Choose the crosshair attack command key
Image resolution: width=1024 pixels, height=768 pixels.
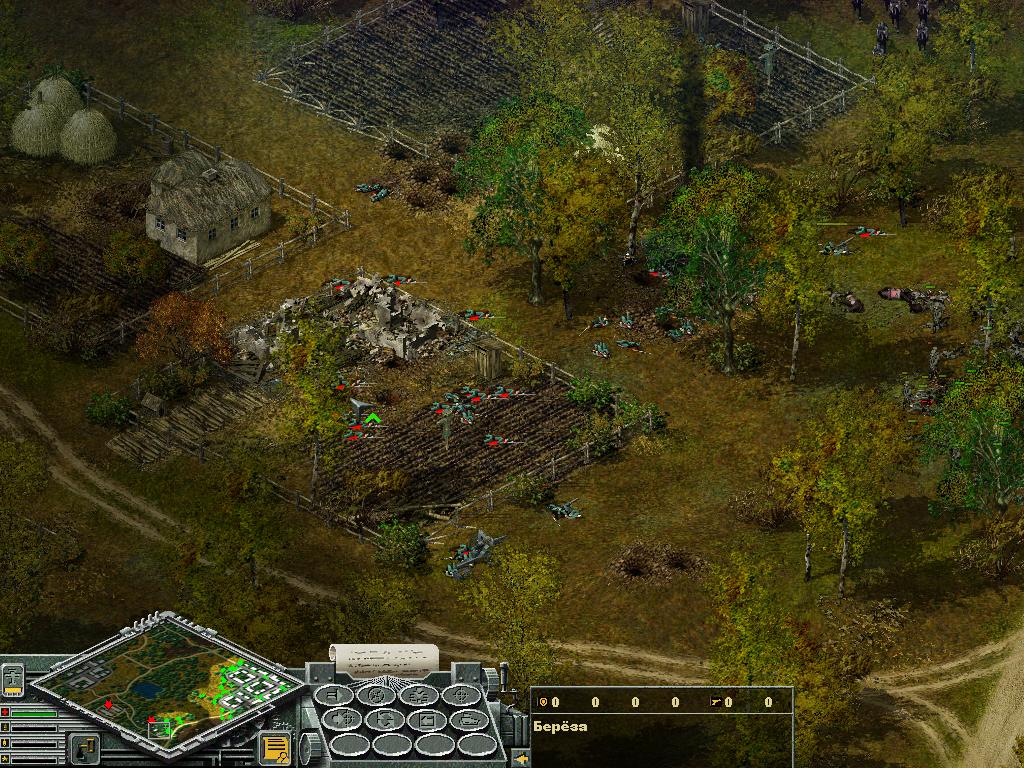coord(462,695)
